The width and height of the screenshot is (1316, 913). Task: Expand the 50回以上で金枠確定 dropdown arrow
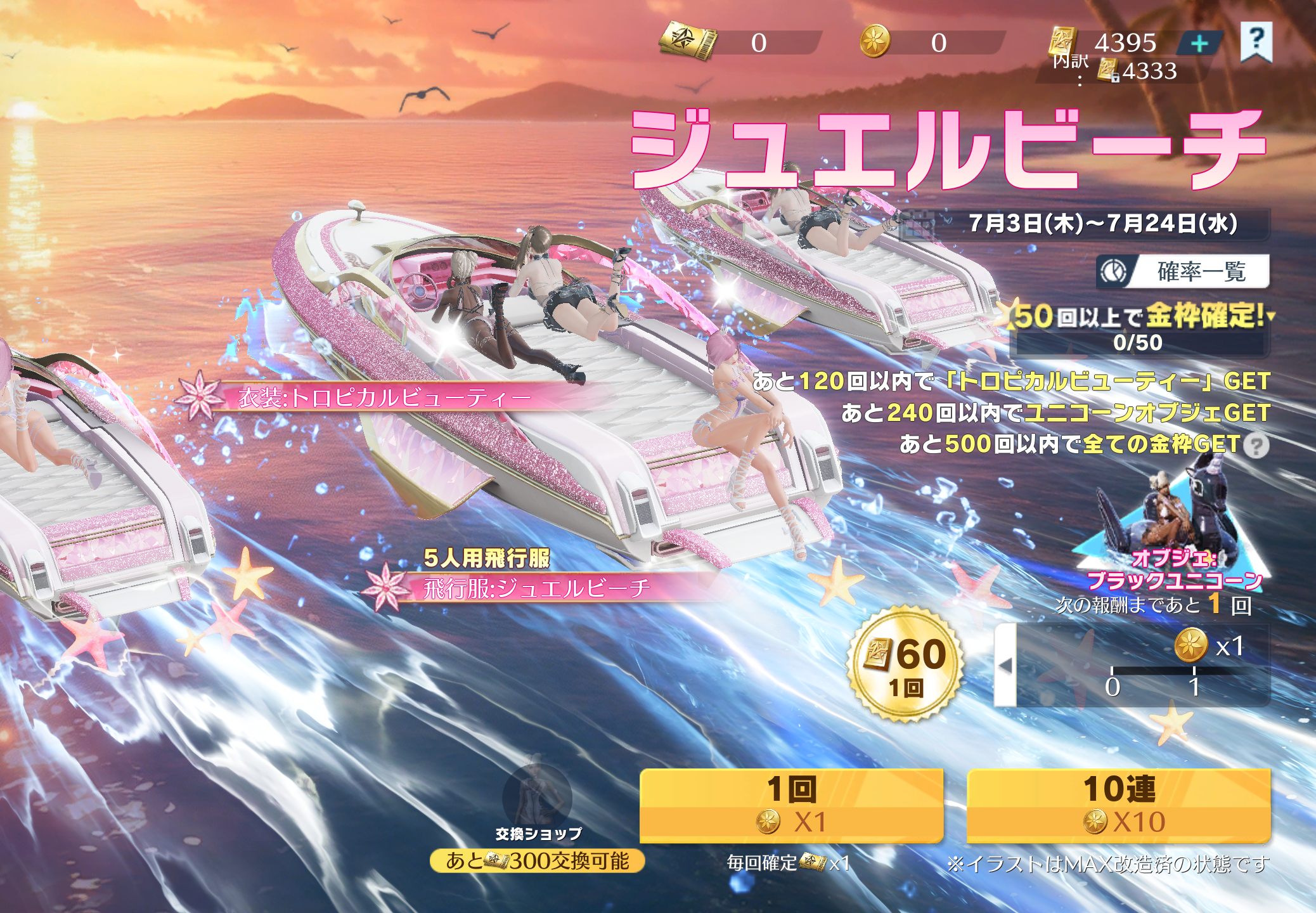pos(1270,316)
